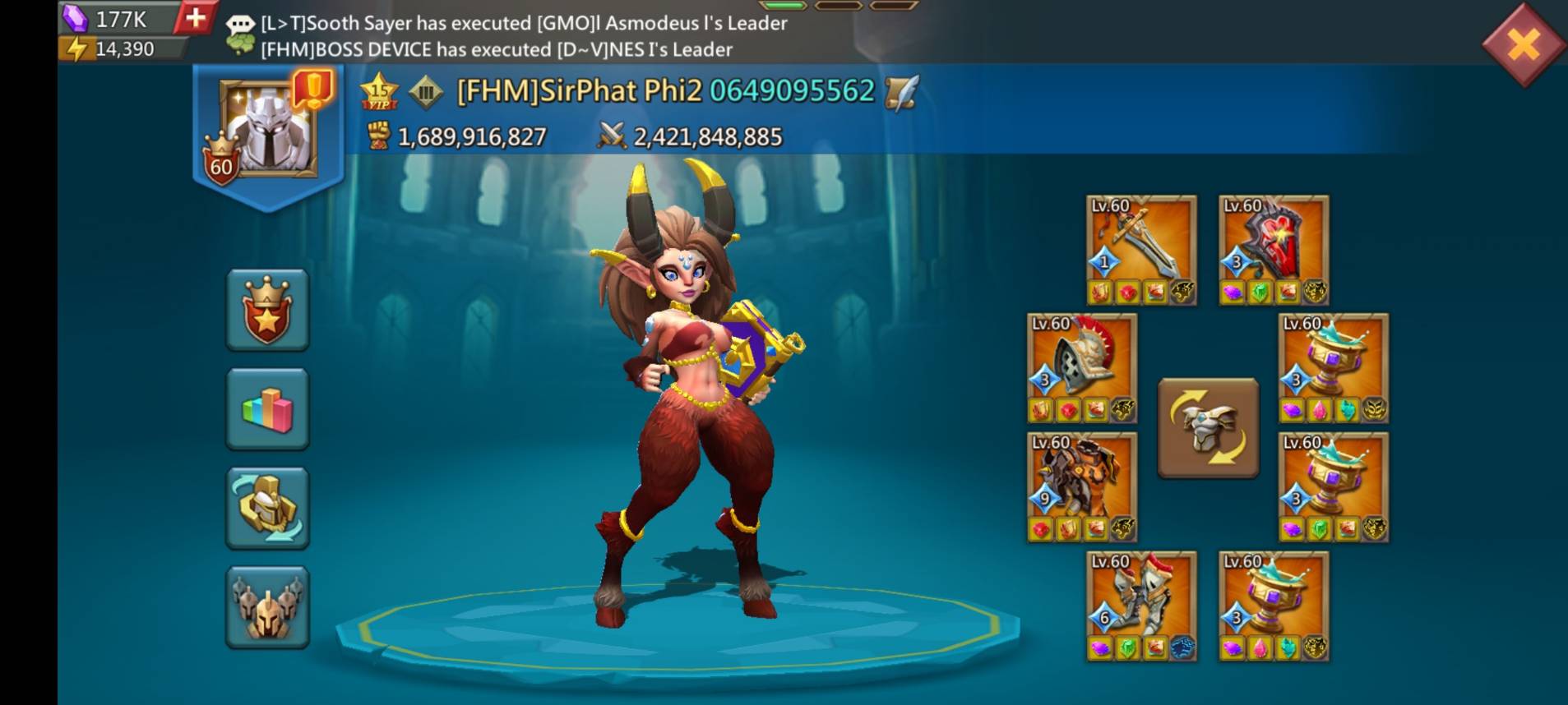The image size is (1568, 705).
Task: Select the bar chart statistics icon
Action: tap(266, 408)
